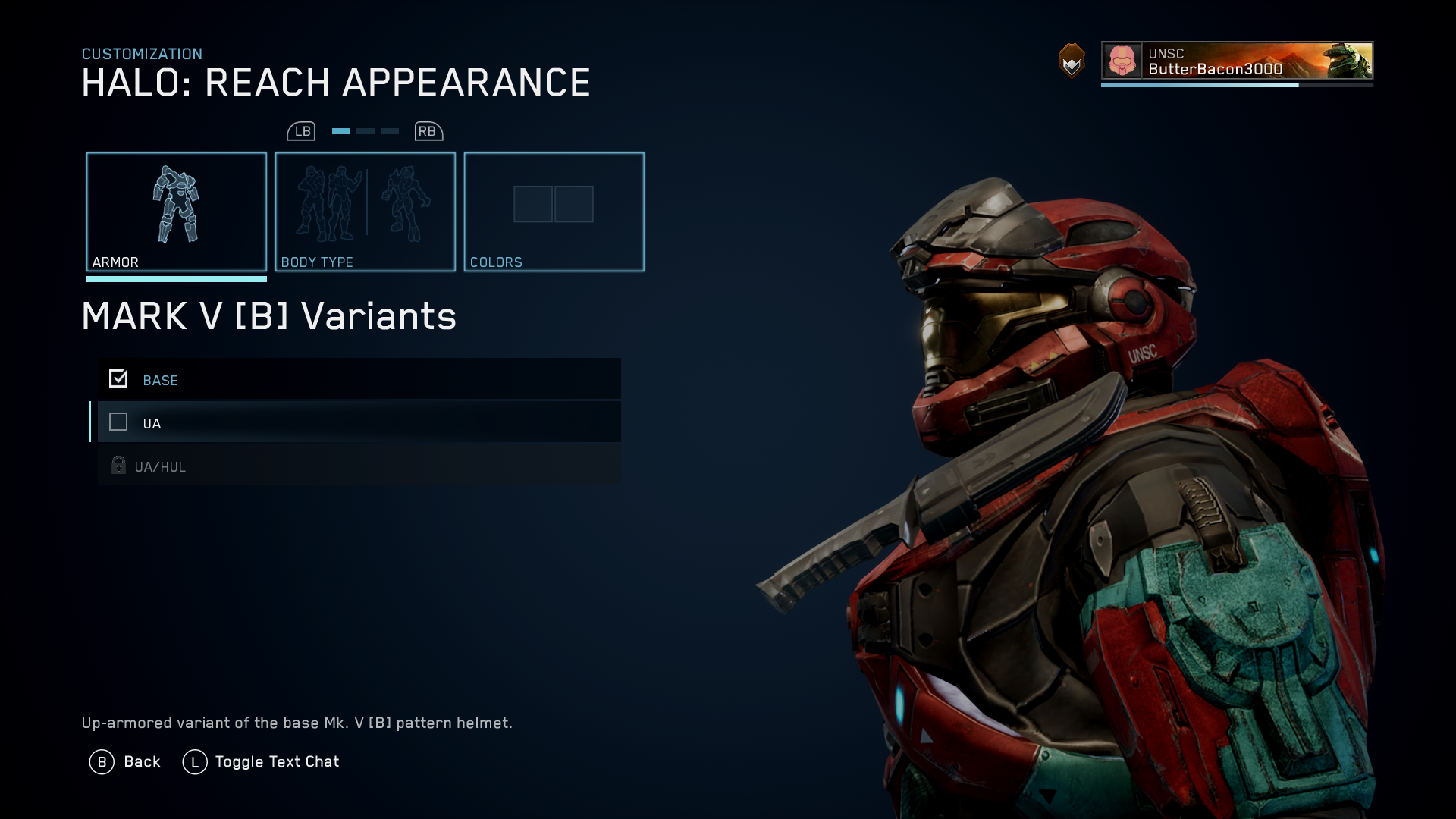Open the ButterBacon3000 player card
The image size is (1456, 819).
click(x=1236, y=64)
